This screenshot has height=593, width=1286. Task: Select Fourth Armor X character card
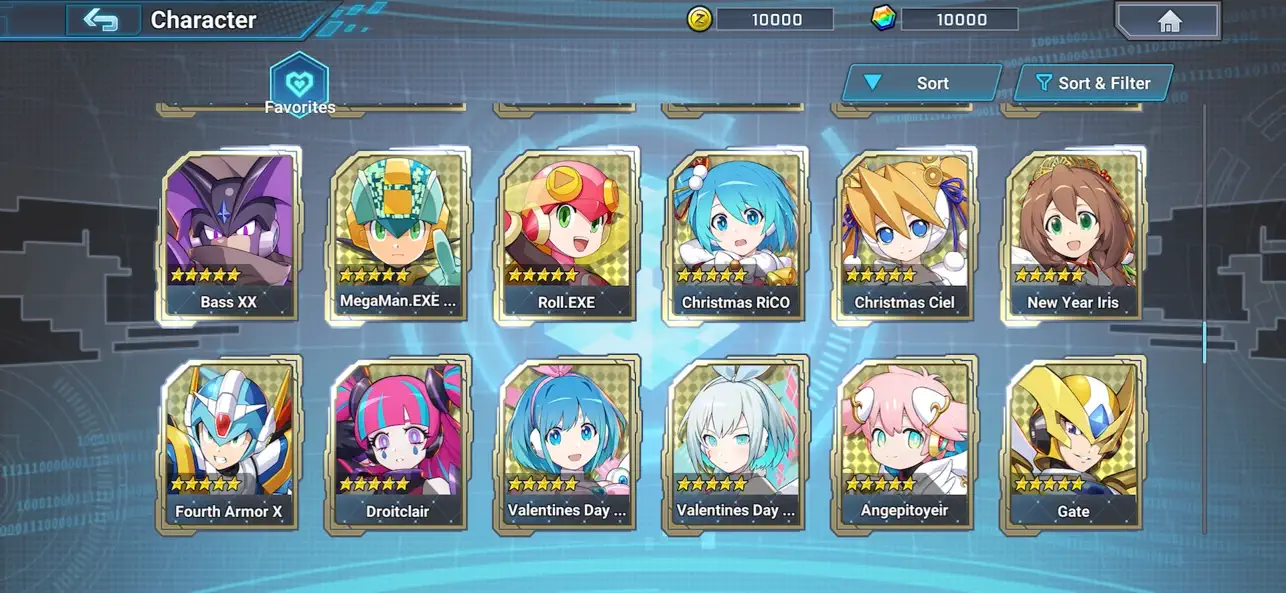[x=230, y=445]
